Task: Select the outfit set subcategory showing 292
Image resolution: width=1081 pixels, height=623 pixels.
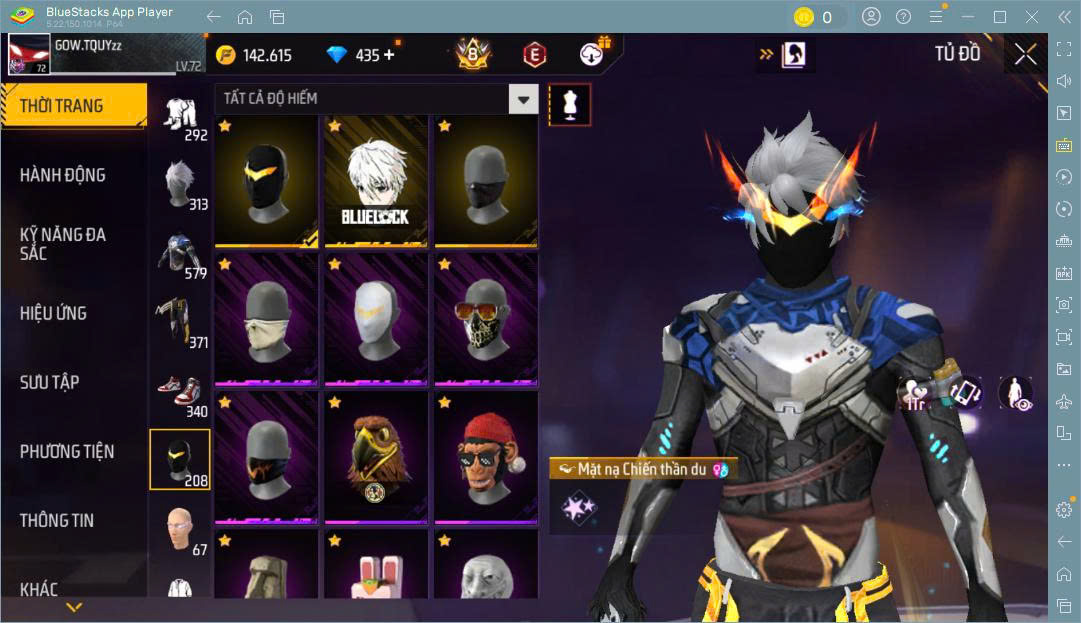Action: (x=181, y=116)
